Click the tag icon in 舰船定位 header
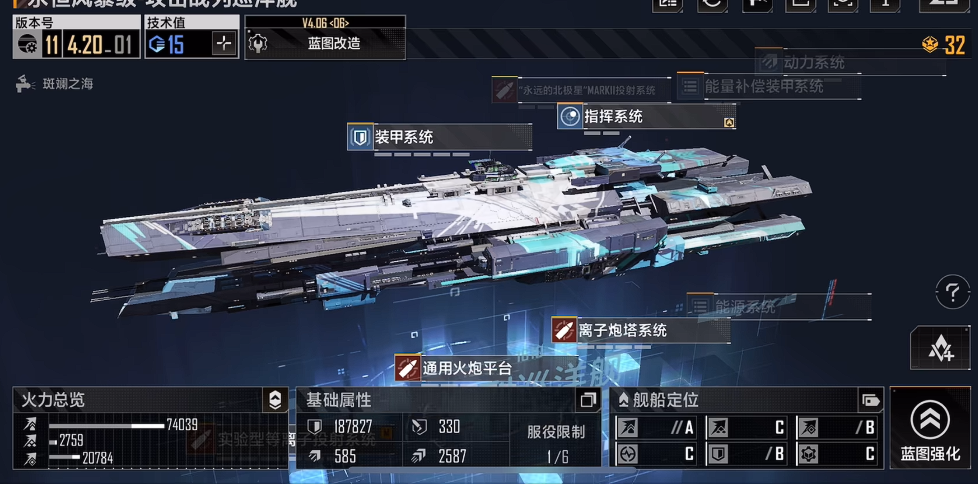The image size is (978, 484). [x=870, y=400]
